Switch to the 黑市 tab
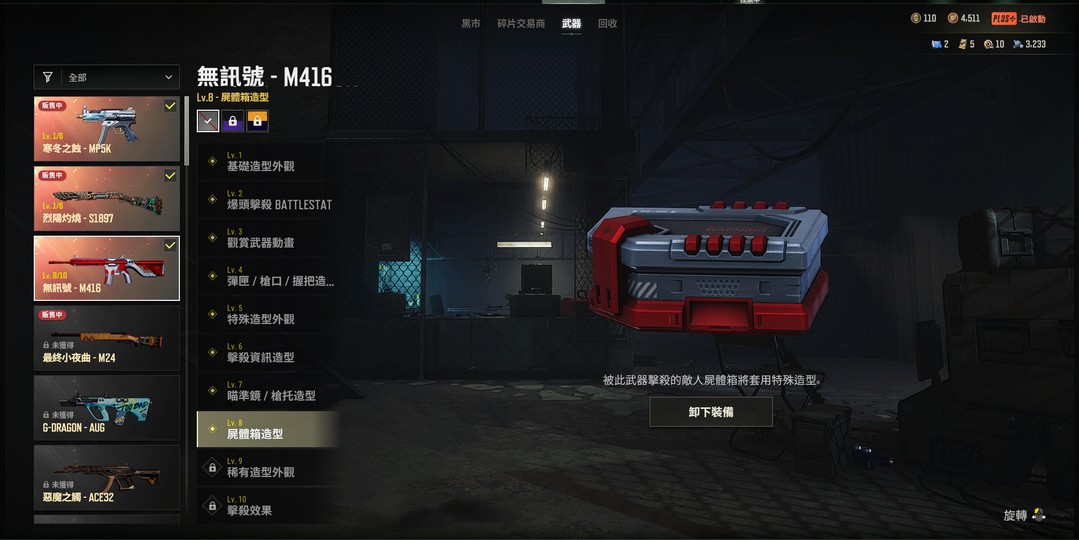Viewport: 1079px width, 540px height. [471, 23]
